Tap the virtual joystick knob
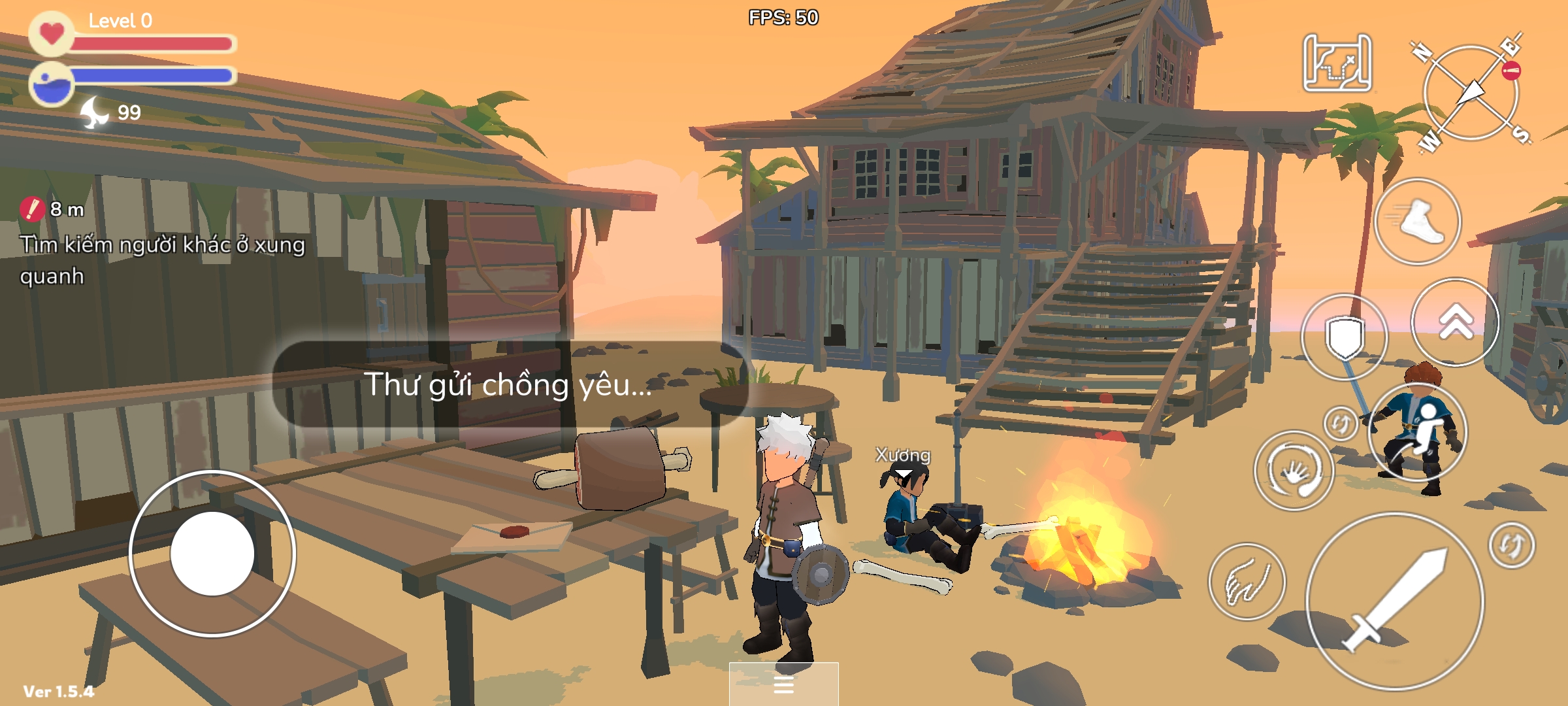 tap(212, 554)
